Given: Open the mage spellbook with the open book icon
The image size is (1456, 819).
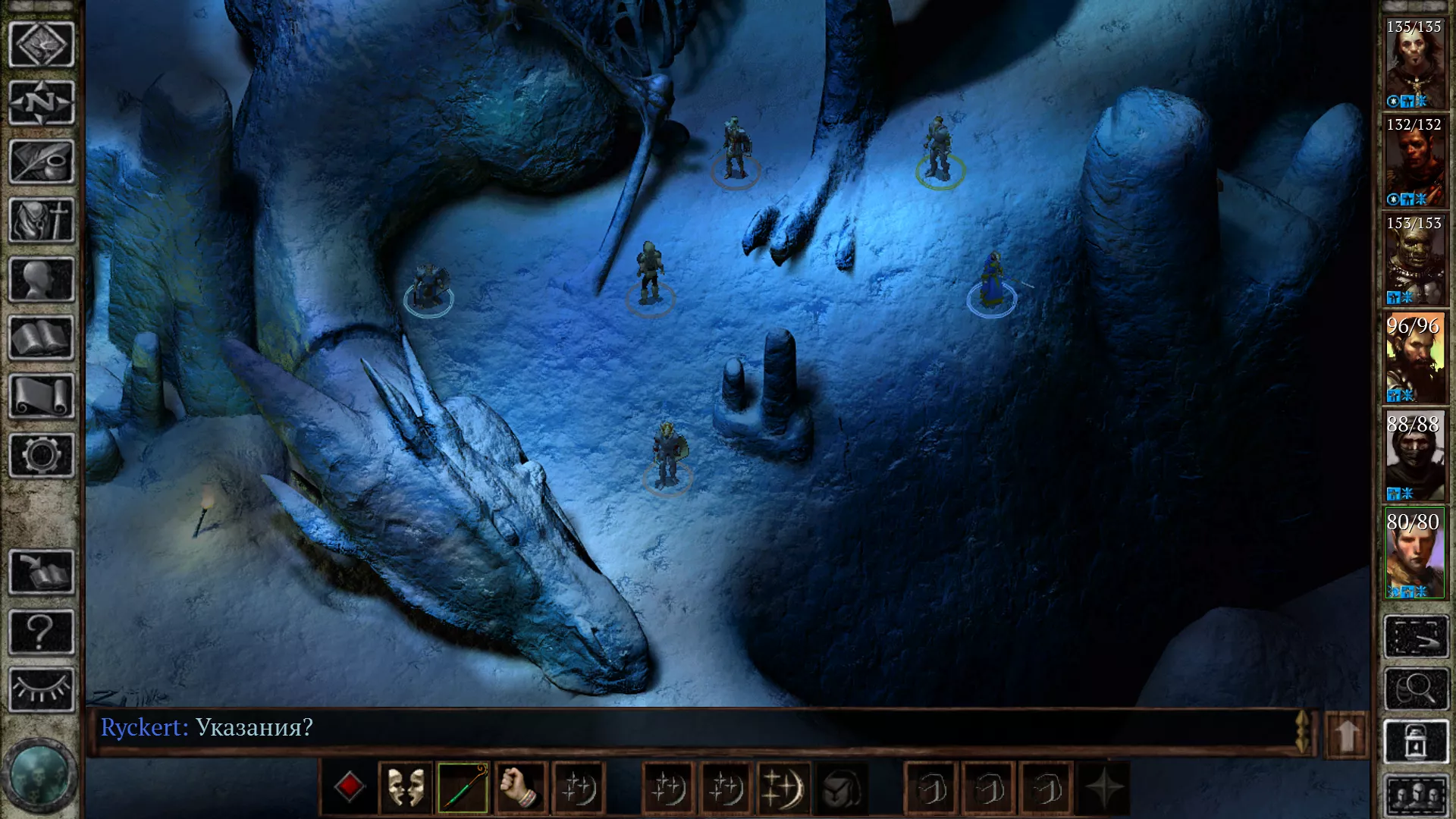Looking at the screenshot, I should pos(42,338).
